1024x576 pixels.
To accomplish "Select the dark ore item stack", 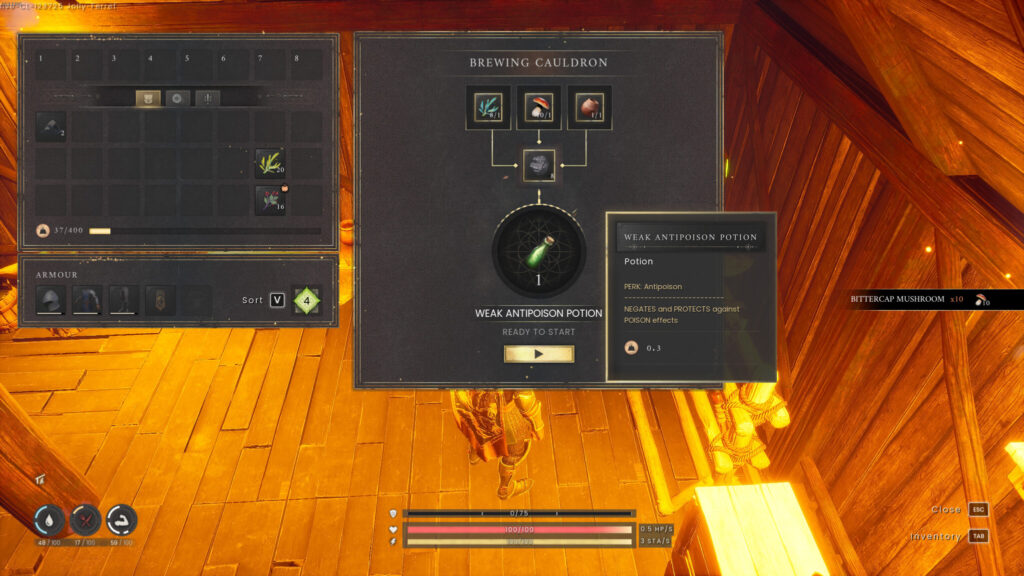I will tap(52, 127).
